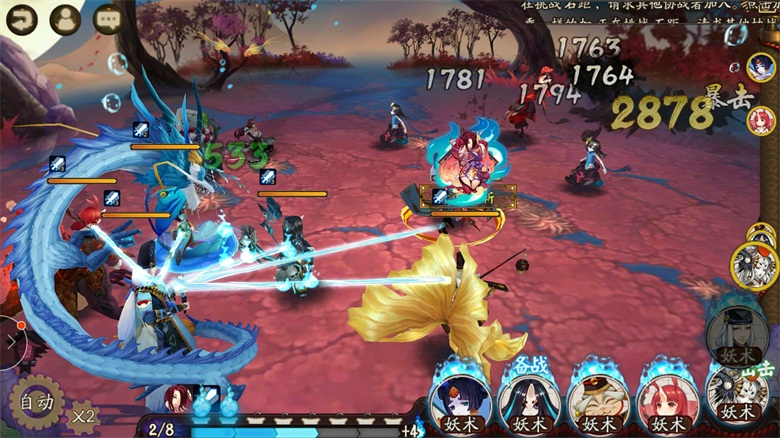Open the chat speech bubble

pos(107,18)
